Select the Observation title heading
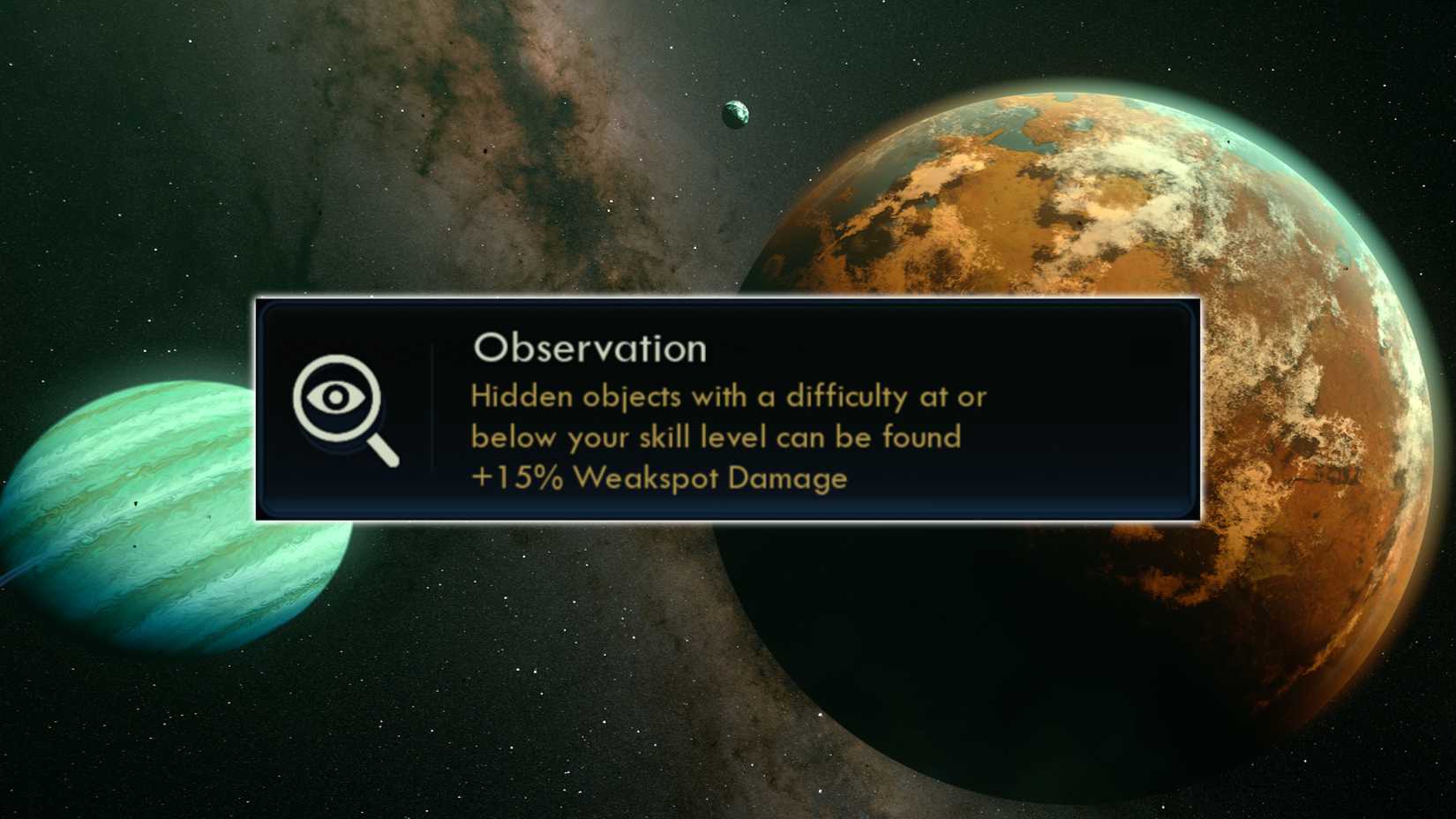The image size is (1456, 819). pos(589,348)
